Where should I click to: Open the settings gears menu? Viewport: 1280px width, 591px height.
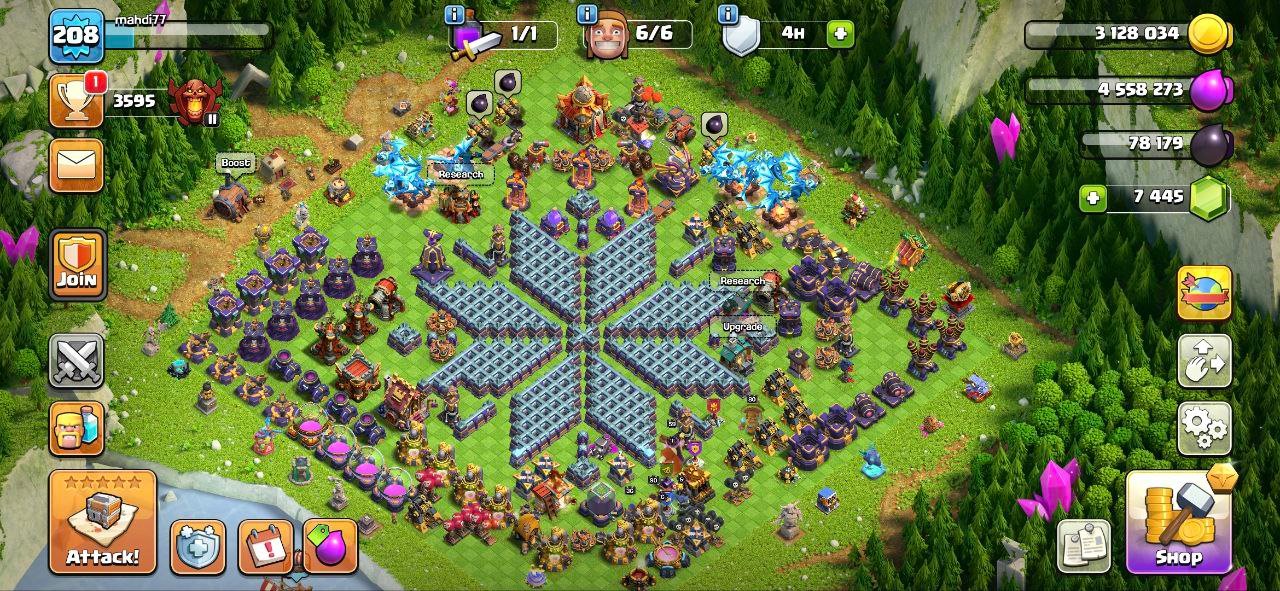pyautogui.click(x=1204, y=428)
